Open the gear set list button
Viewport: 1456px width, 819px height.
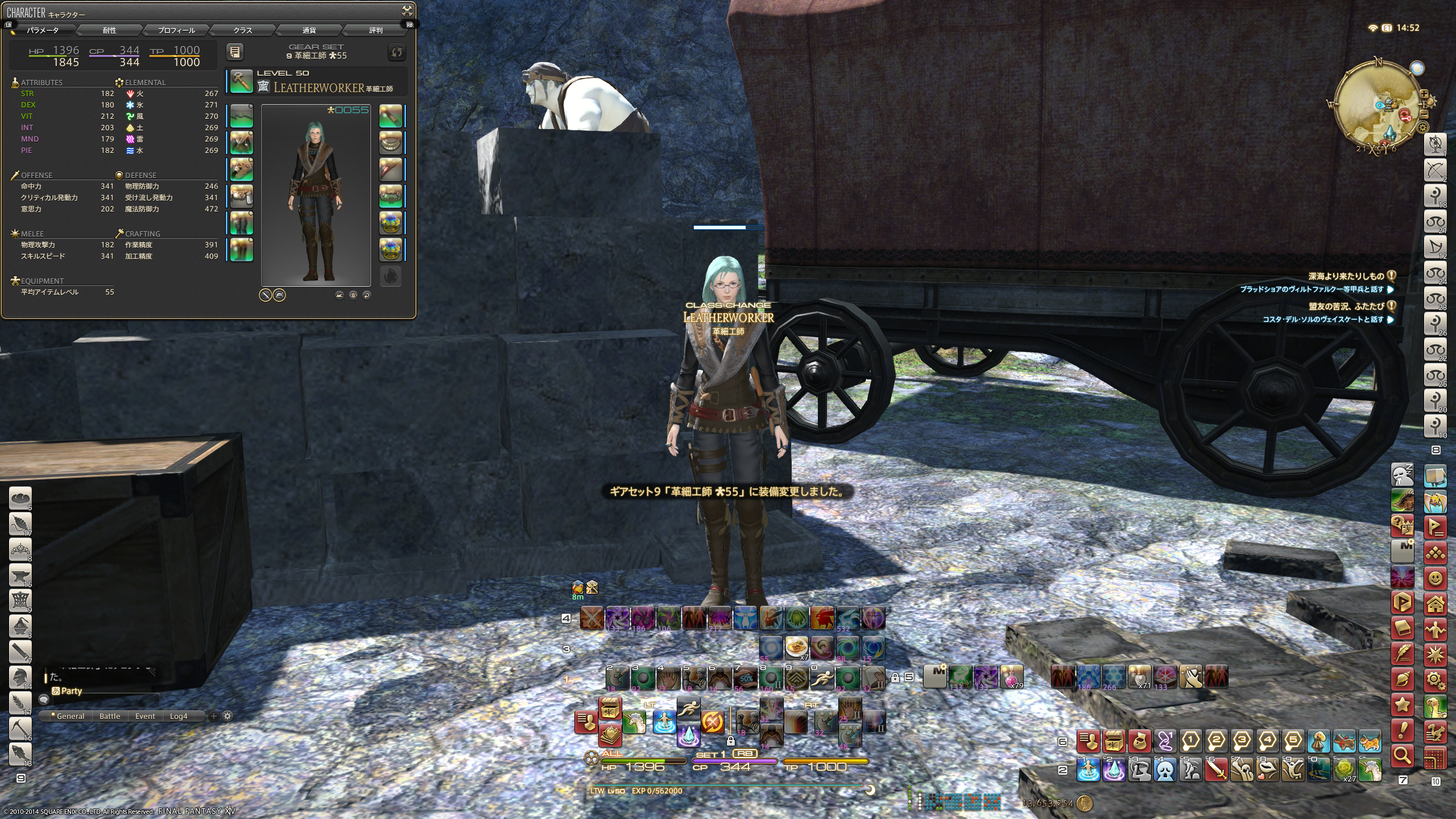click(235, 52)
